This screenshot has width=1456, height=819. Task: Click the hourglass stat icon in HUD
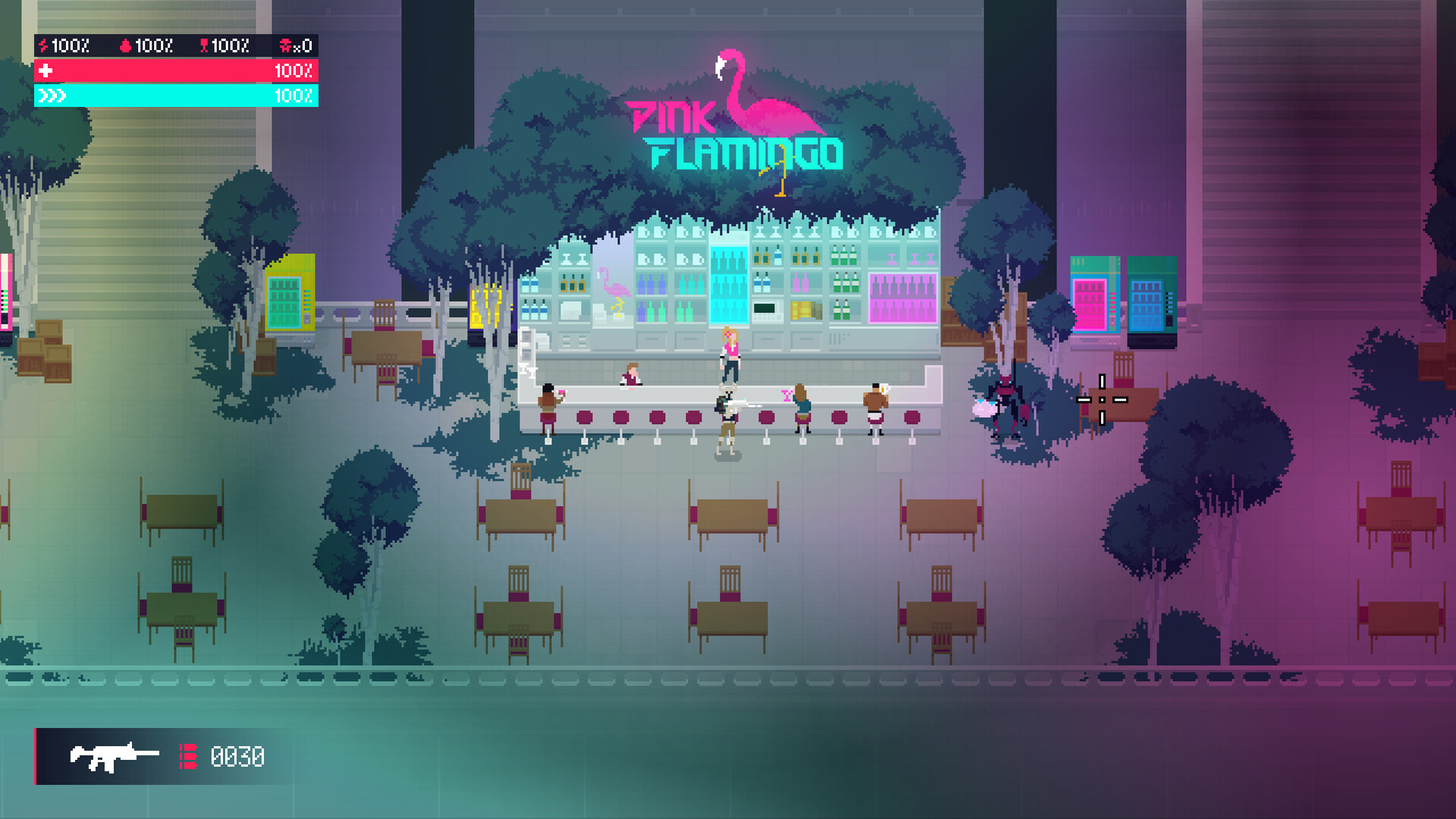(203, 45)
